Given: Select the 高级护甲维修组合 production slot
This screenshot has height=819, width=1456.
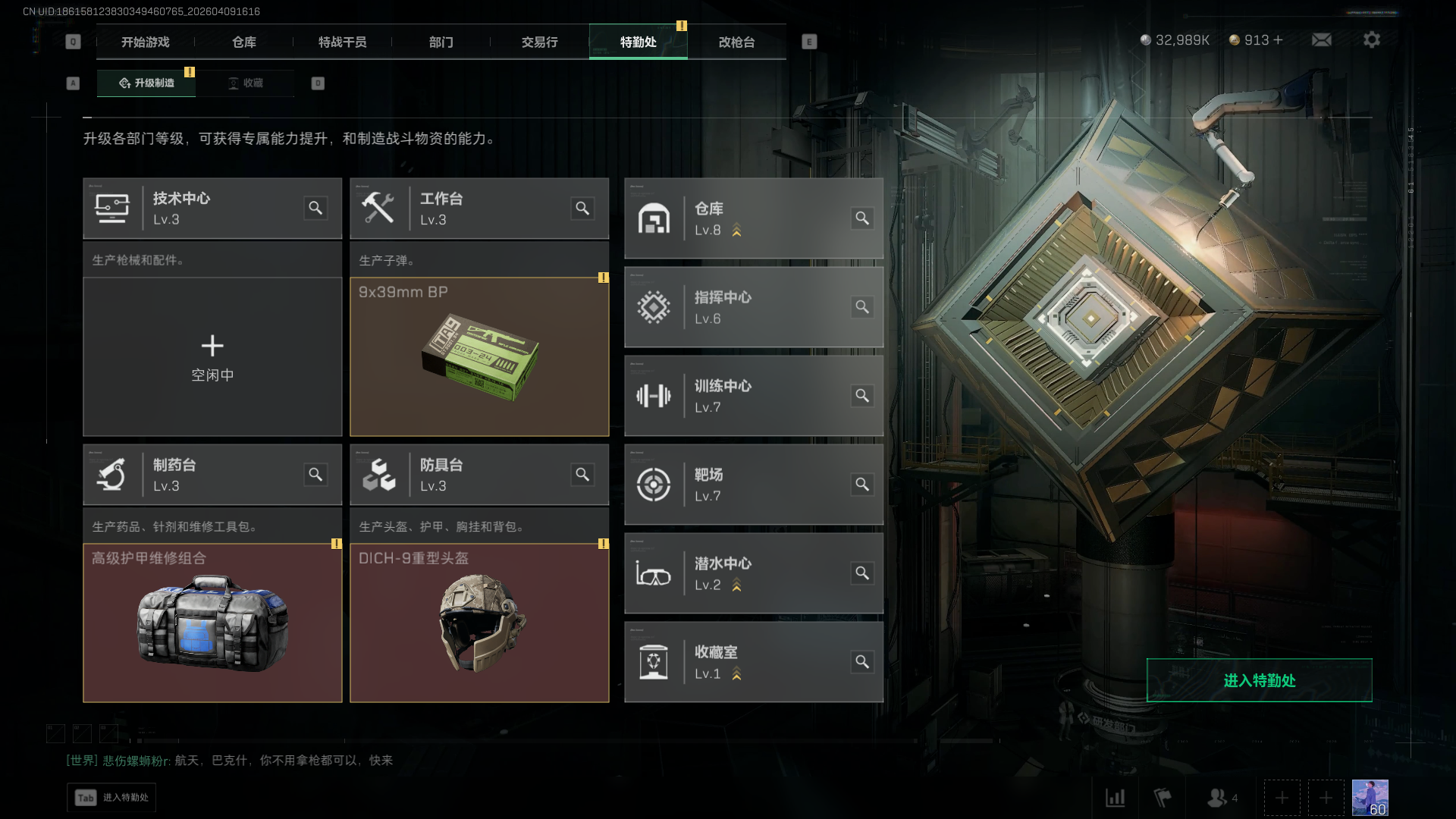Looking at the screenshot, I should pos(212,623).
